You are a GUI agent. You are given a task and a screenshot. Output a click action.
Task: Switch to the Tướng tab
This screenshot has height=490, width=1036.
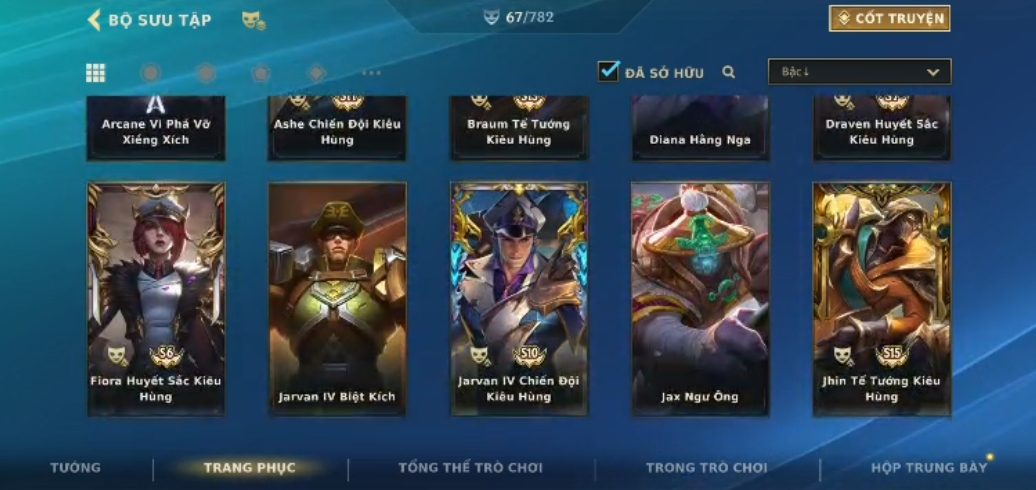coord(76,468)
